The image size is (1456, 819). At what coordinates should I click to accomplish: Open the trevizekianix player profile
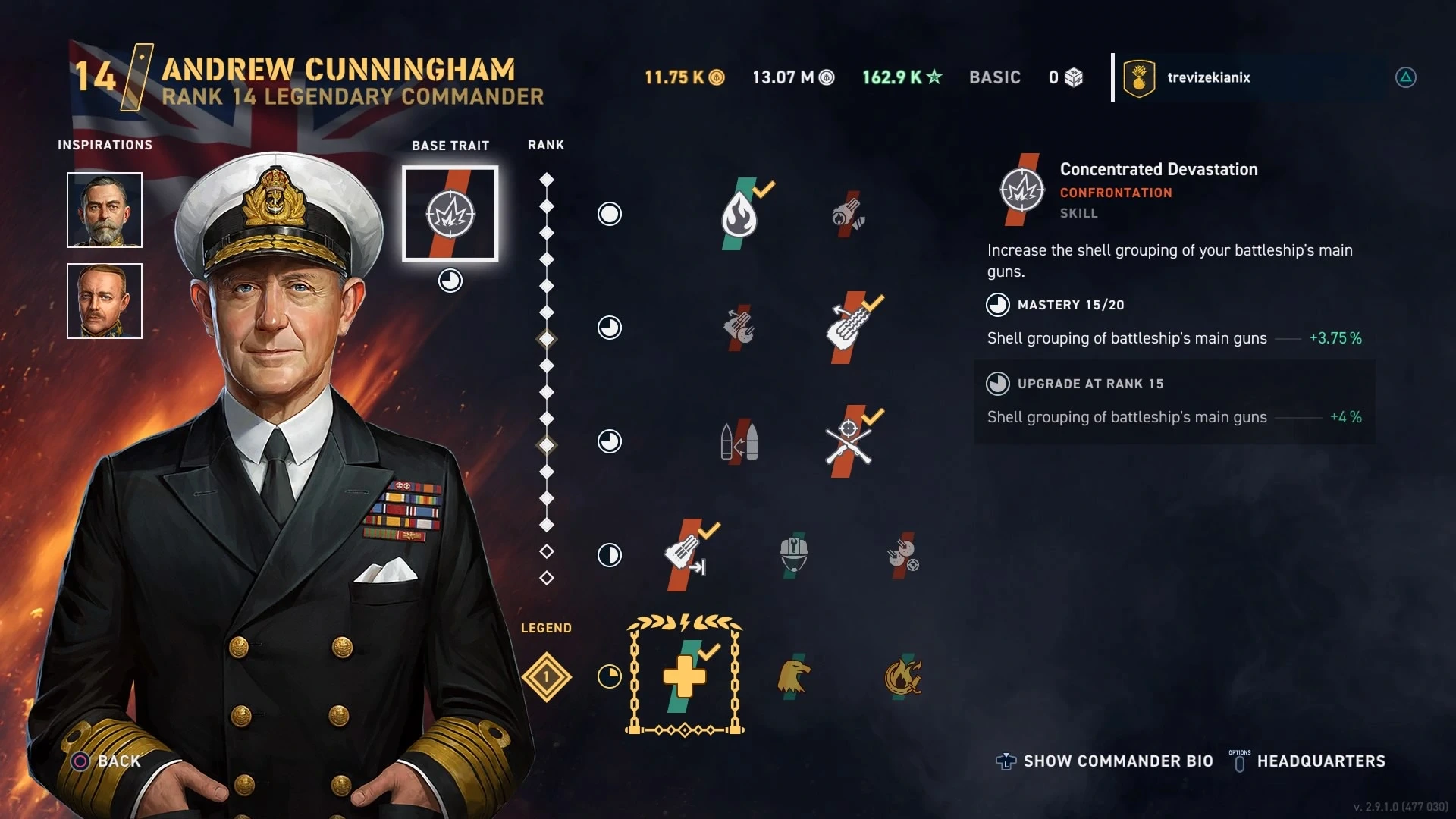pos(1208,77)
